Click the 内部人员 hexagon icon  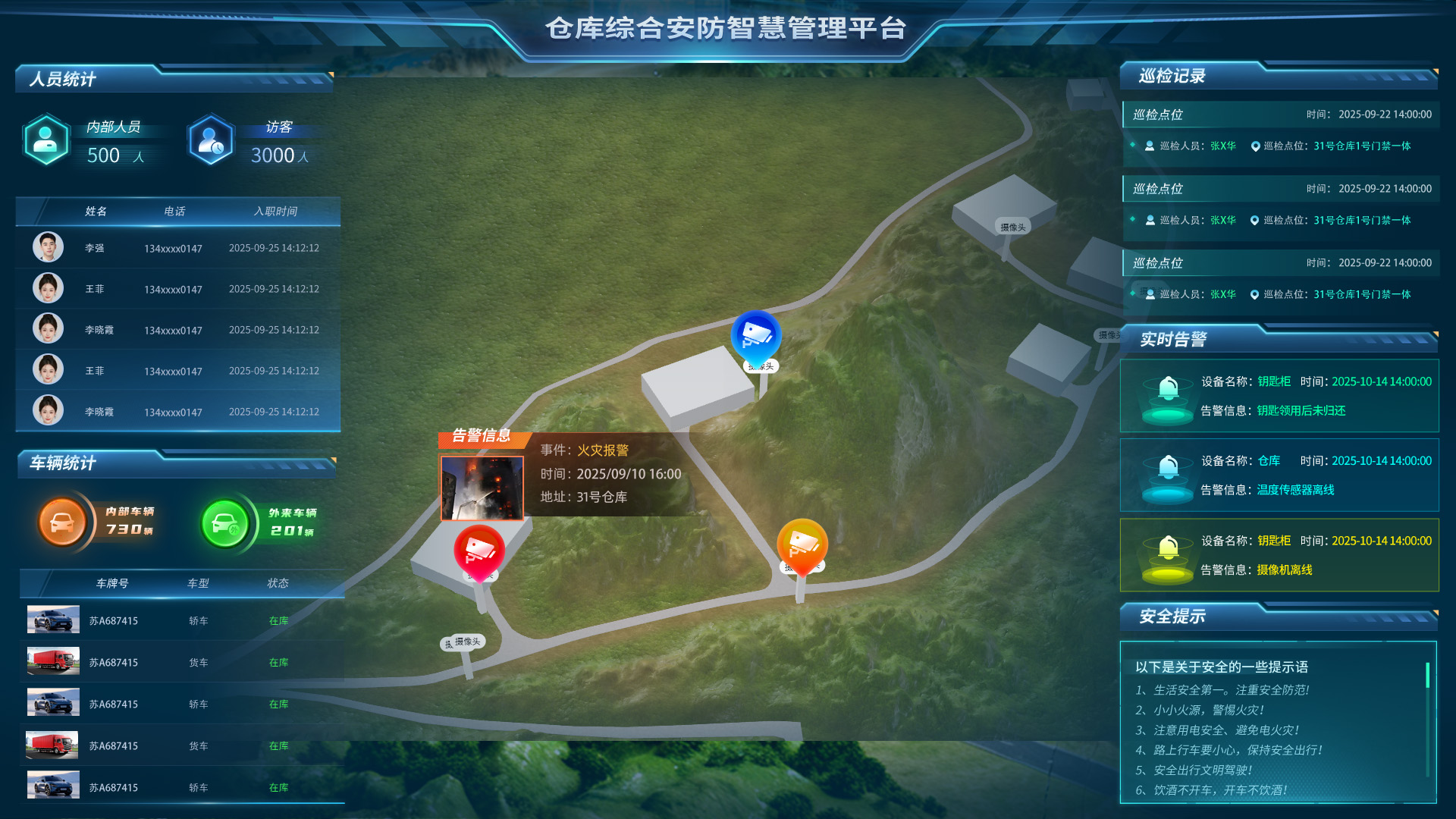click(x=46, y=140)
